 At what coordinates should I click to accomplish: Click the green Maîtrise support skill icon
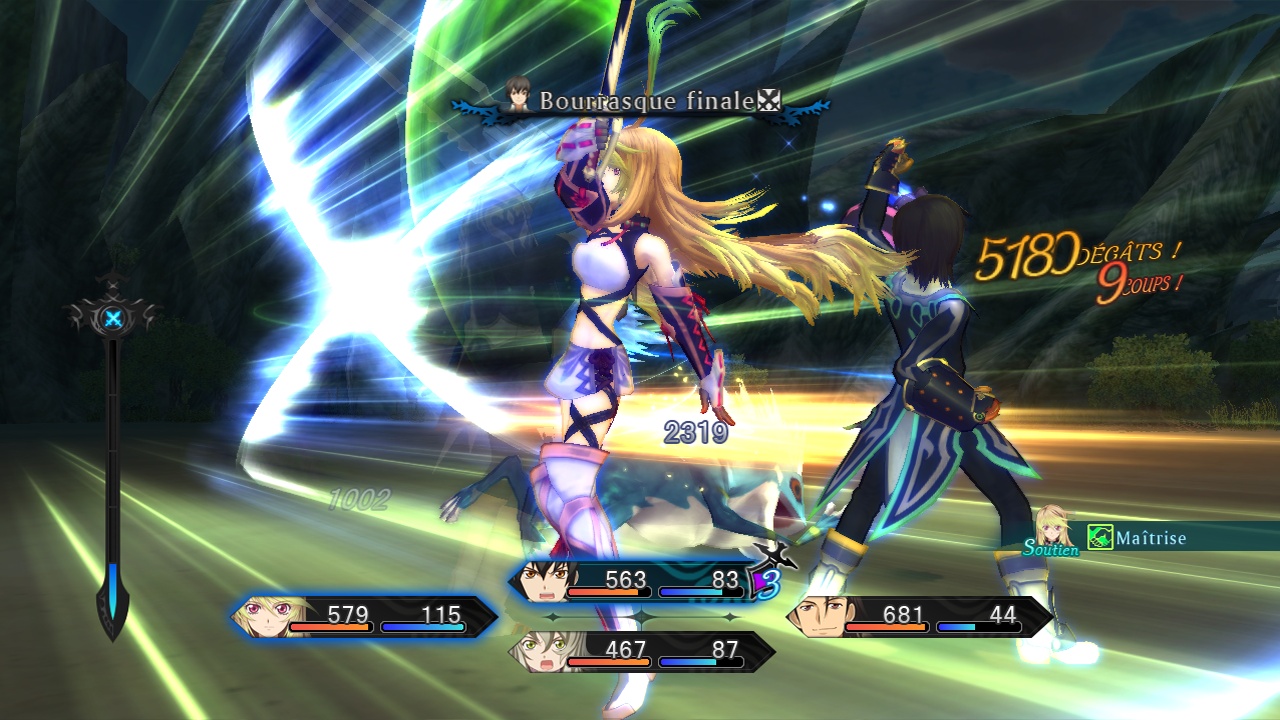tap(1100, 538)
